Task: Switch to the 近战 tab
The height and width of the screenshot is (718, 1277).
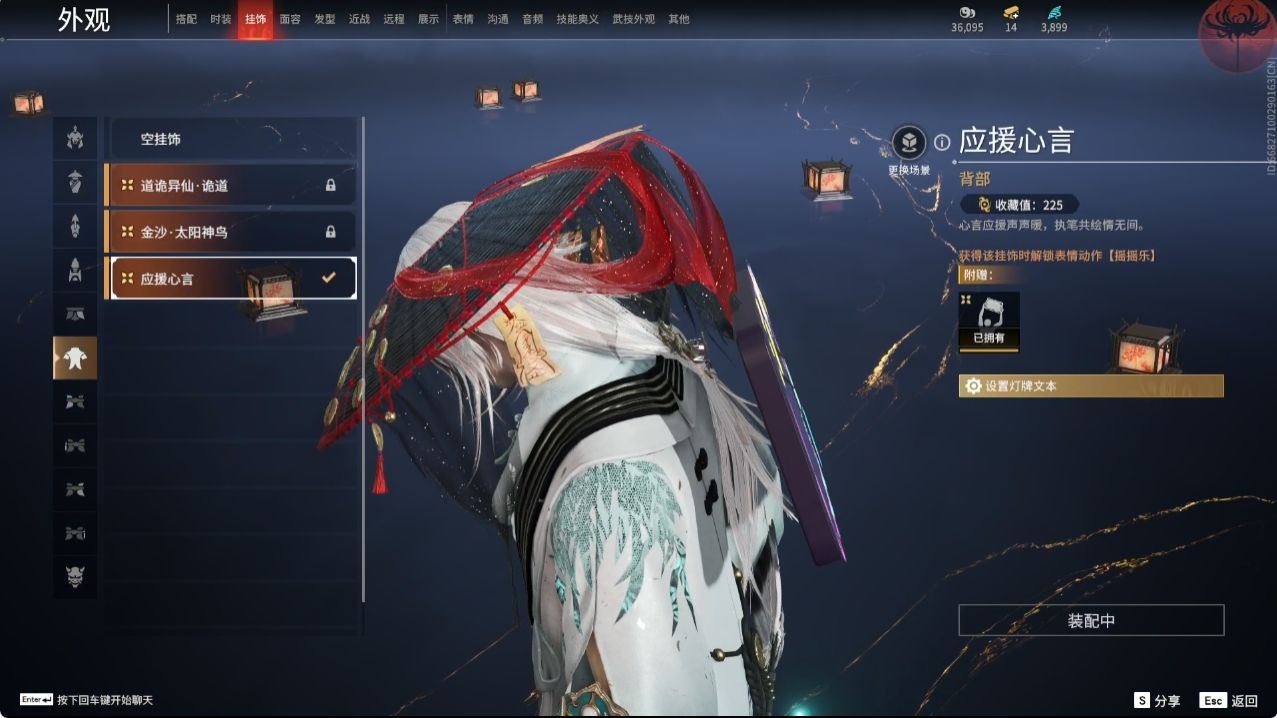Action: click(359, 19)
